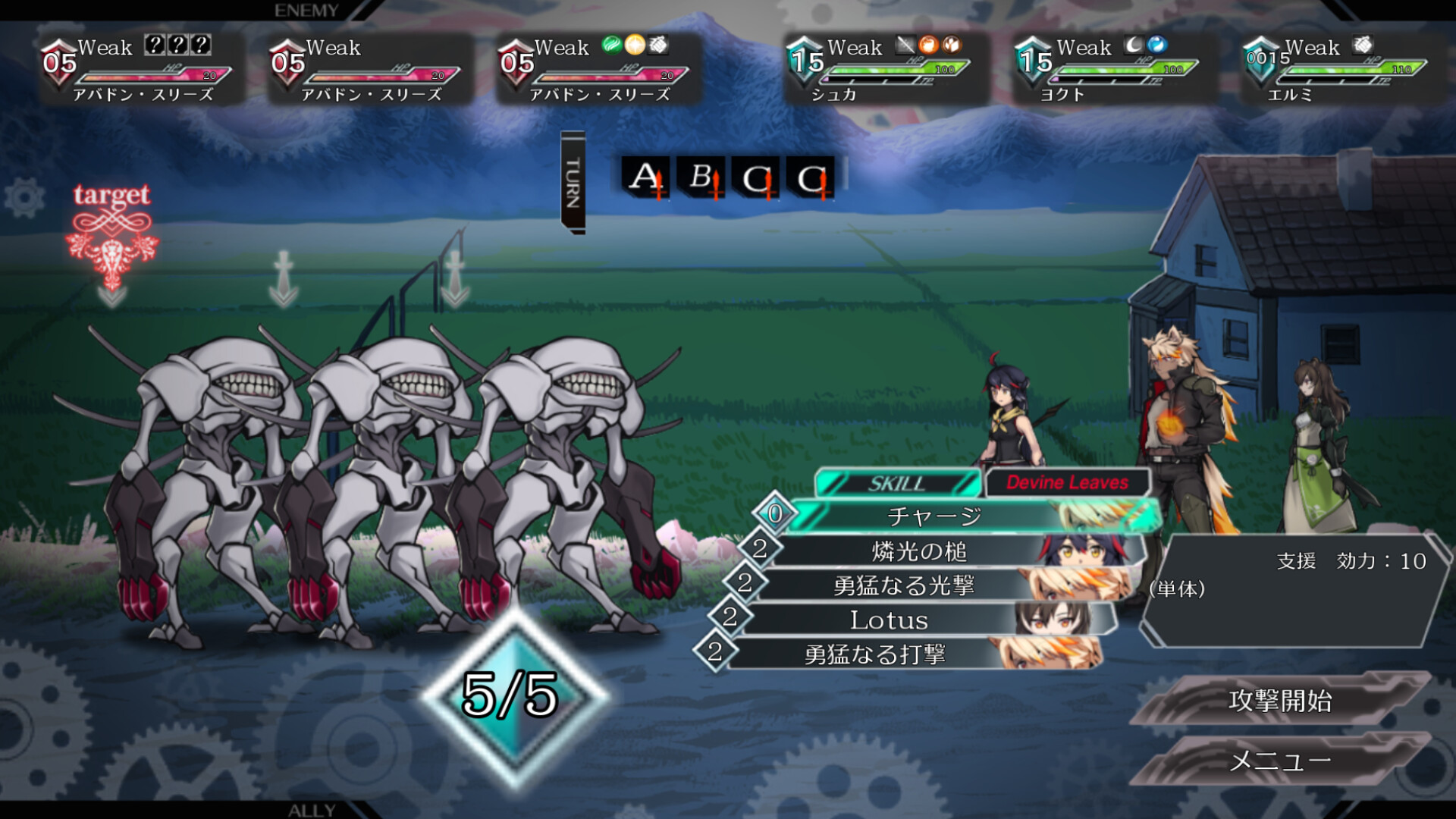Select the Lotus skill
The height and width of the screenshot is (819, 1456).
tap(889, 620)
